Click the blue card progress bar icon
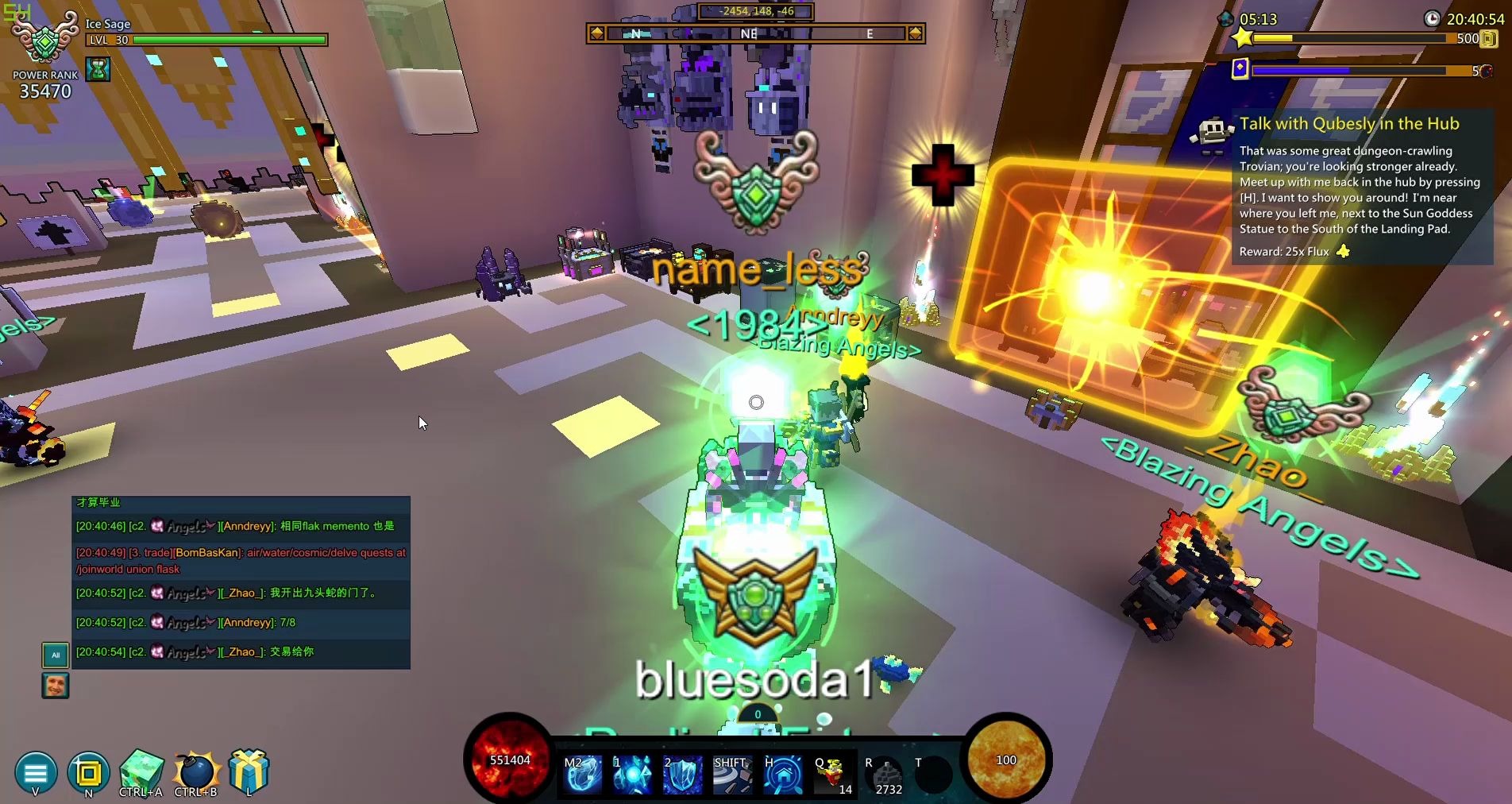Viewport: 1512px width, 804px height. [x=1240, y=69]
